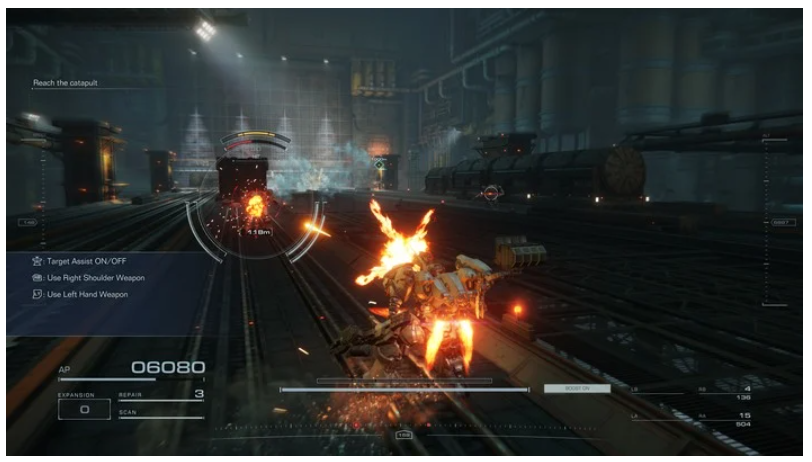This screenshot has height=462, width=812.
Task: Toggle the BOOST ON indicator
Action: pyautogui.click(x=576, y=388)
